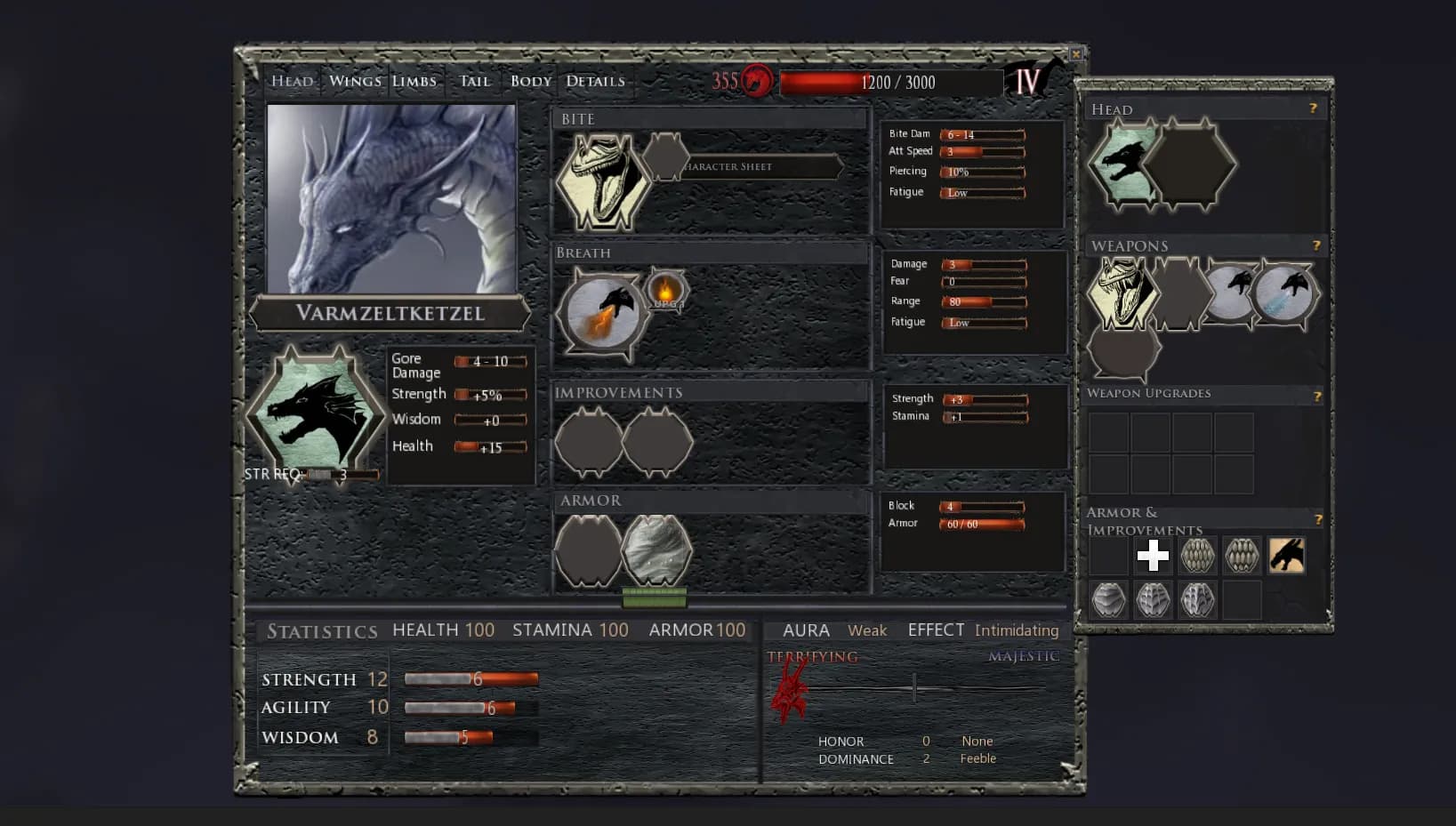This screenshot has width=1456, height=826.
Task: Open the Details tab
Action: pyautogui.click(x=595, y=81)
